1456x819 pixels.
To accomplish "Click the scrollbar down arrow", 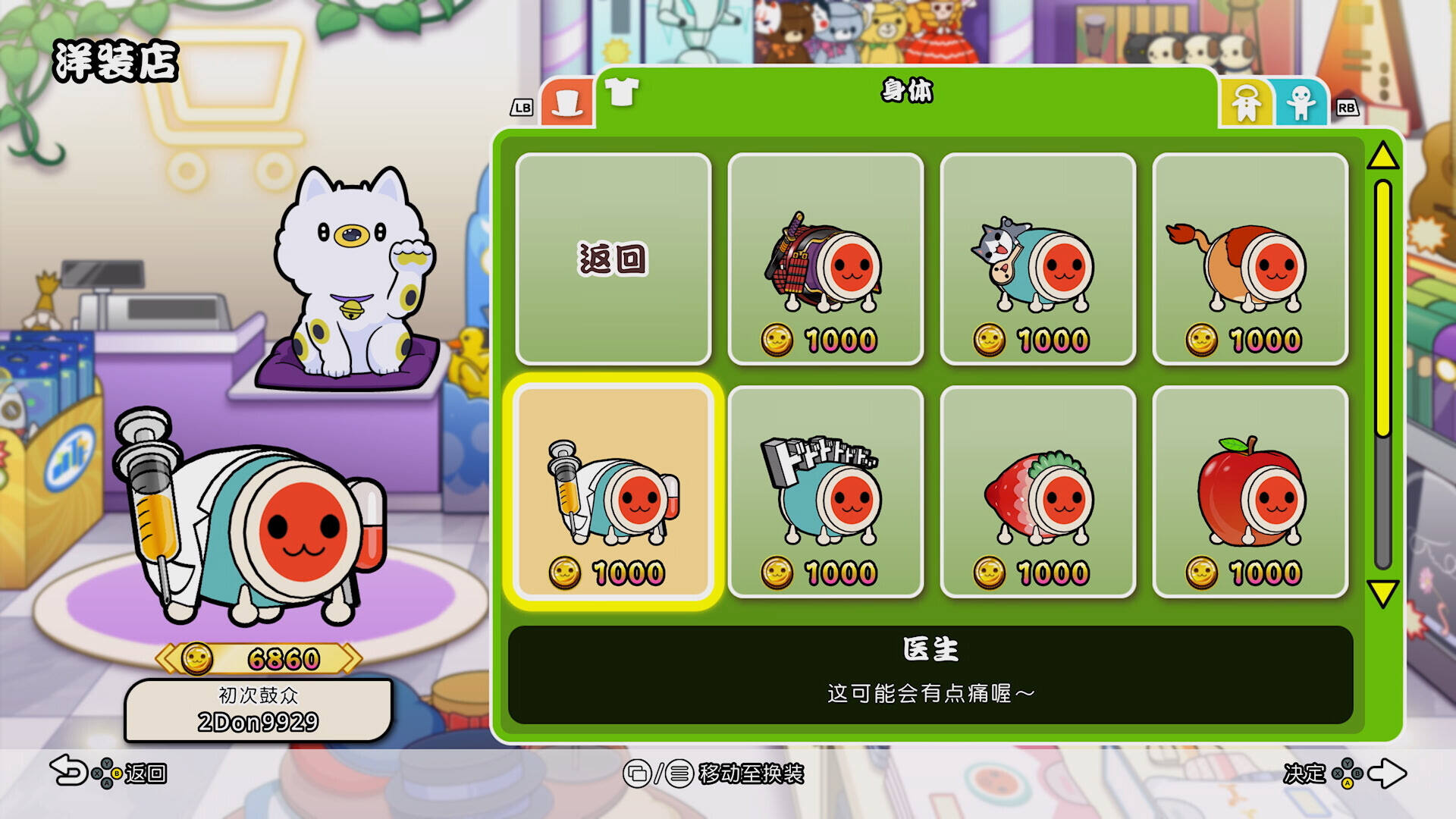I will click(x=1382, y=593).
